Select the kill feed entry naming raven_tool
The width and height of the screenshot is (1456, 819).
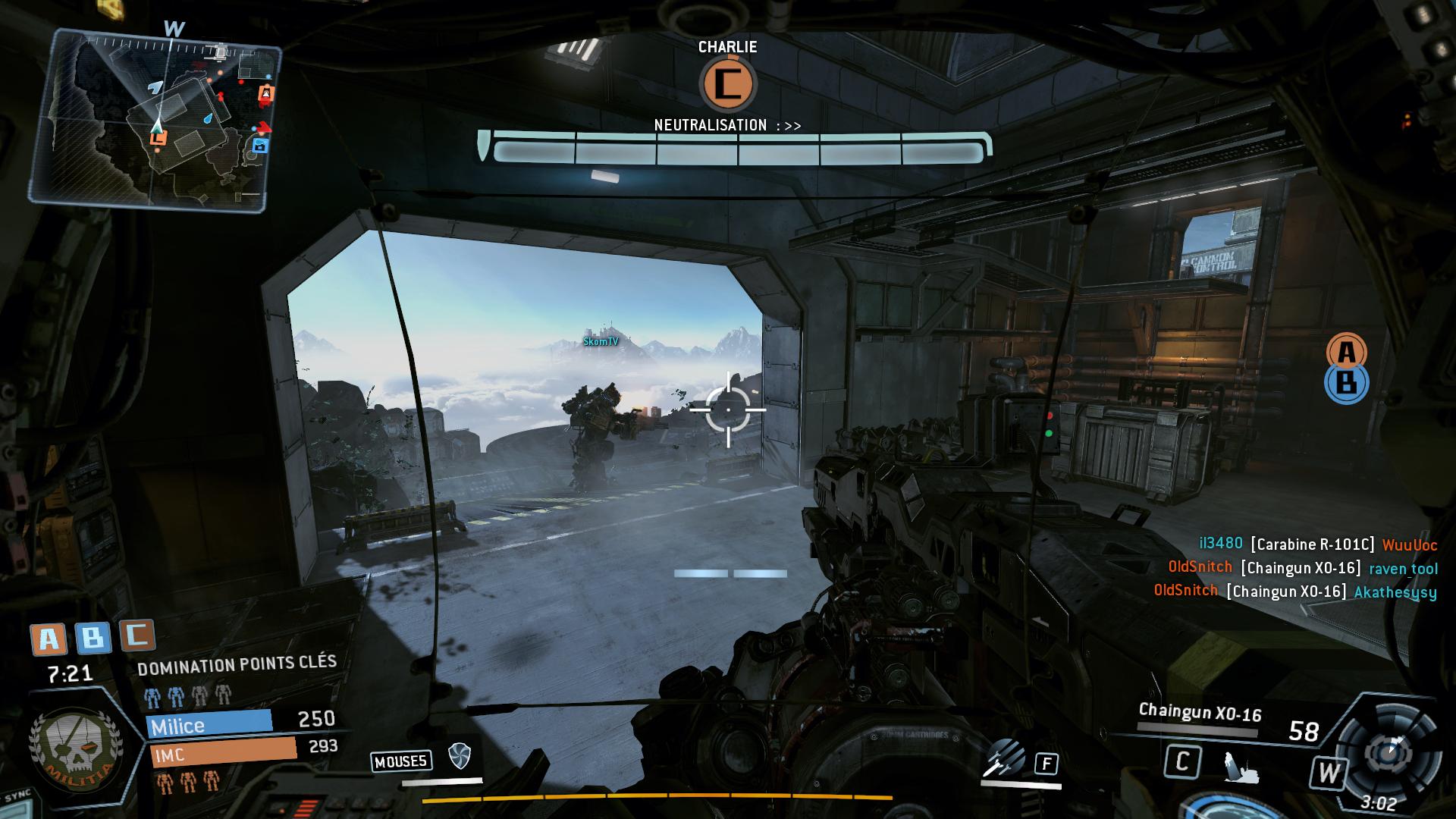pos(1302,567)
